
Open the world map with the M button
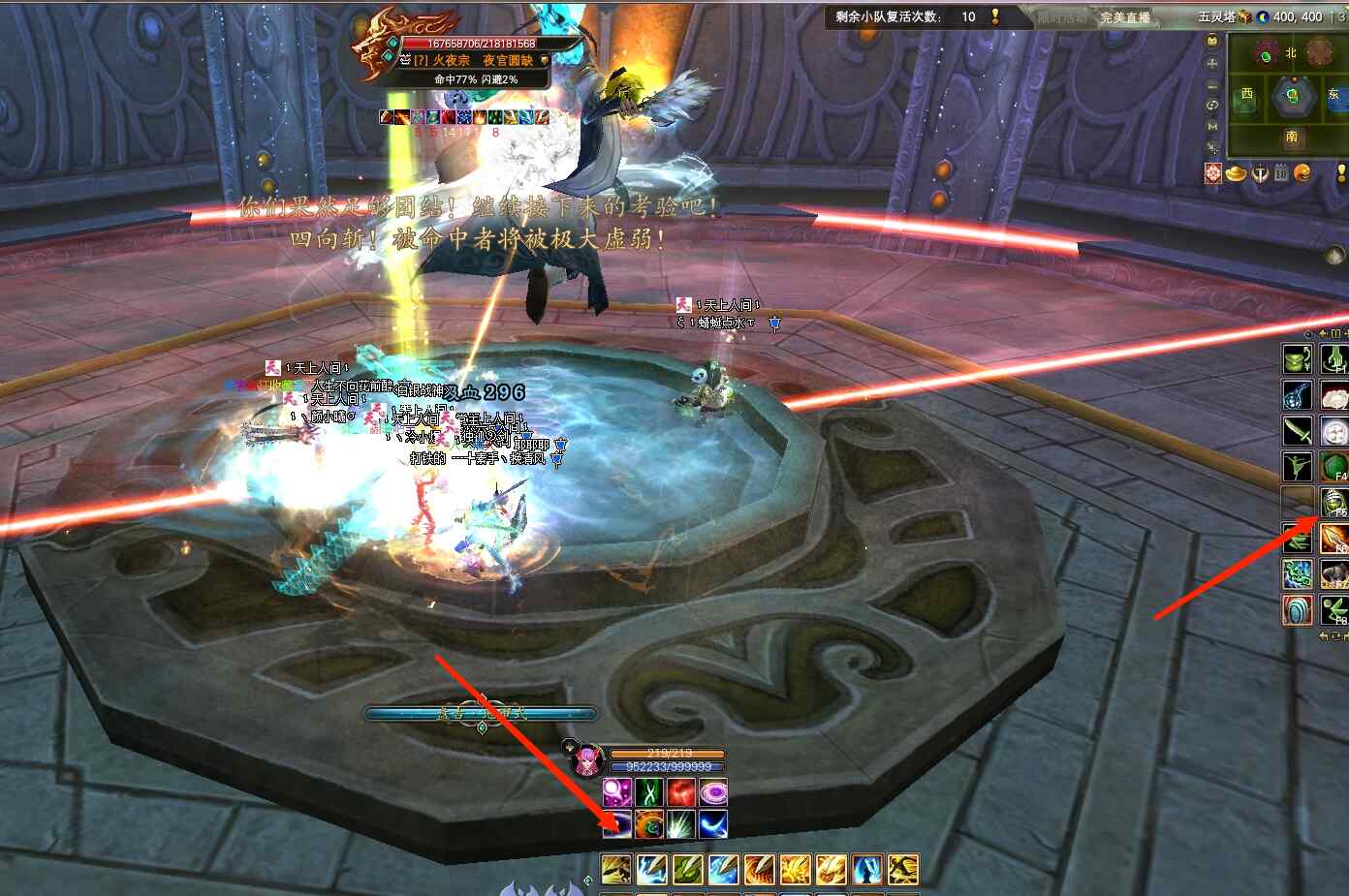pyautogui.click(x=1212, y=127)
